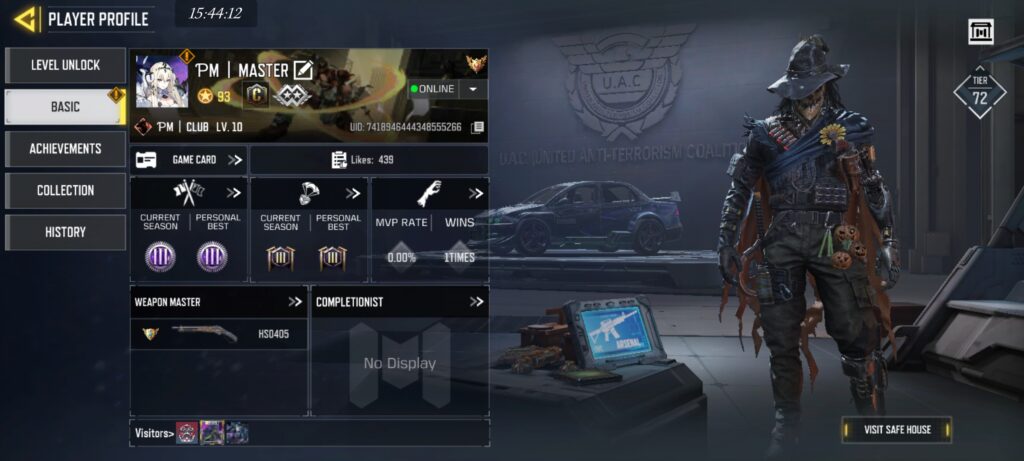Open the Visitors list
1024x461 pixels.
pyautogui.click(x=153, y=433)
